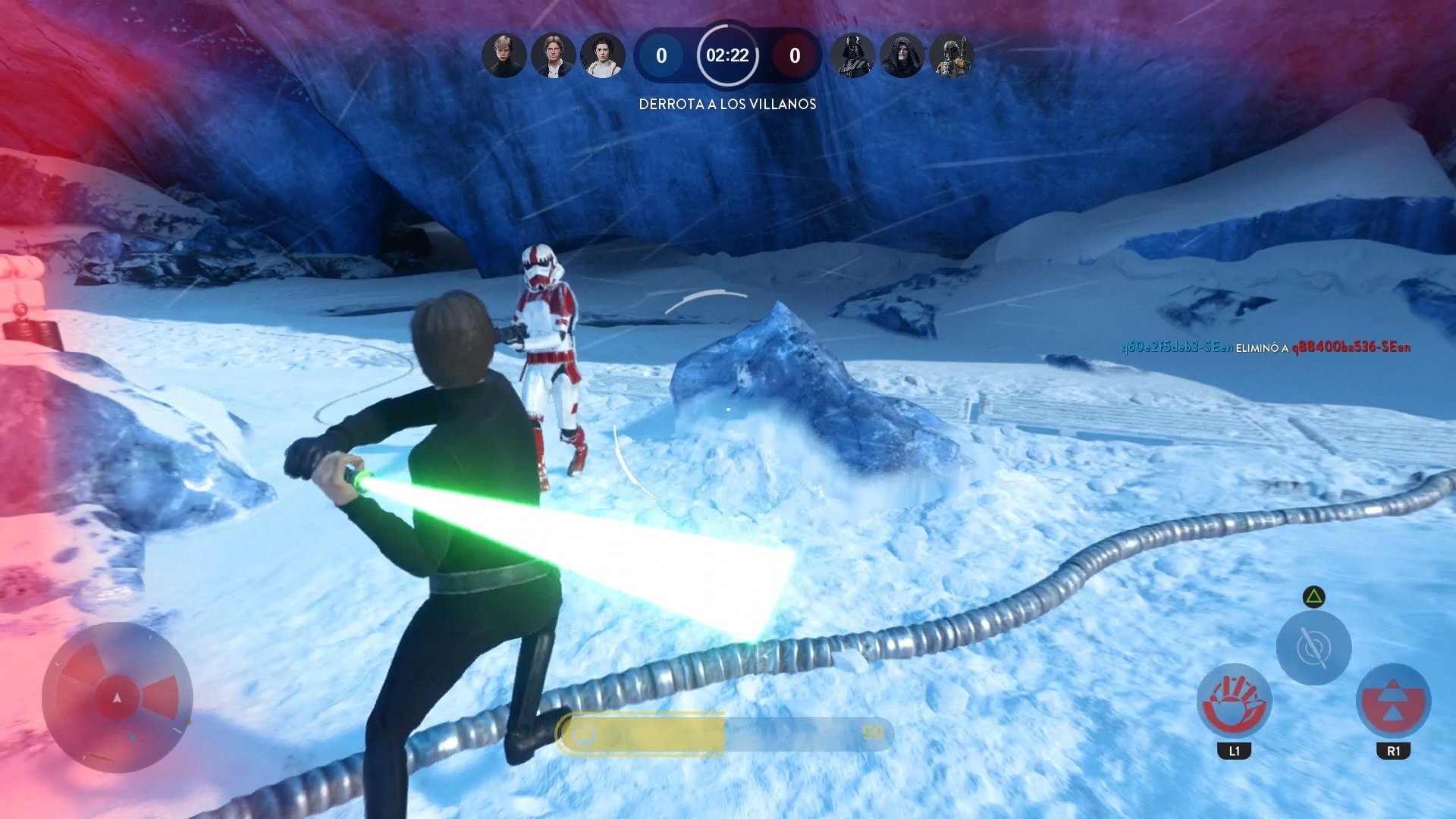Screen dimensions: 1456x819
Task: Expand the villains score counter showing 0
Action: [793, 55]
